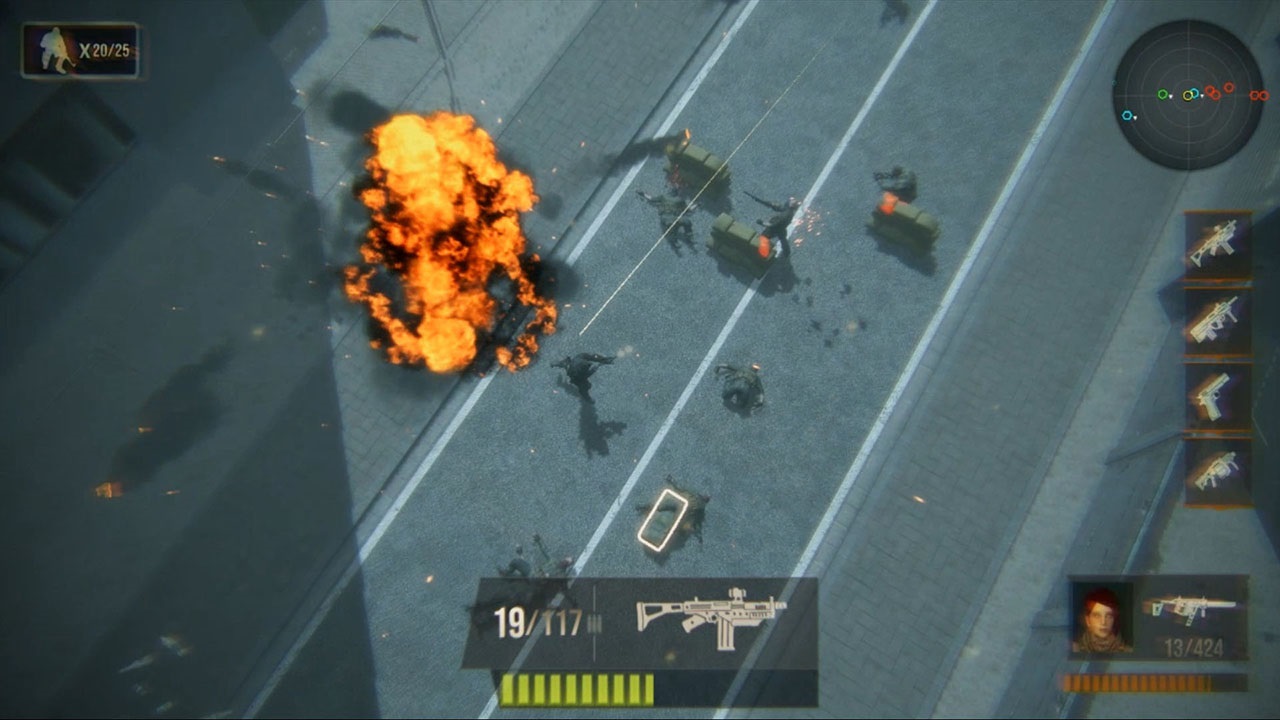
Task: Click the silenced SMG icon showing 13/424
Action: (1195, 608)
